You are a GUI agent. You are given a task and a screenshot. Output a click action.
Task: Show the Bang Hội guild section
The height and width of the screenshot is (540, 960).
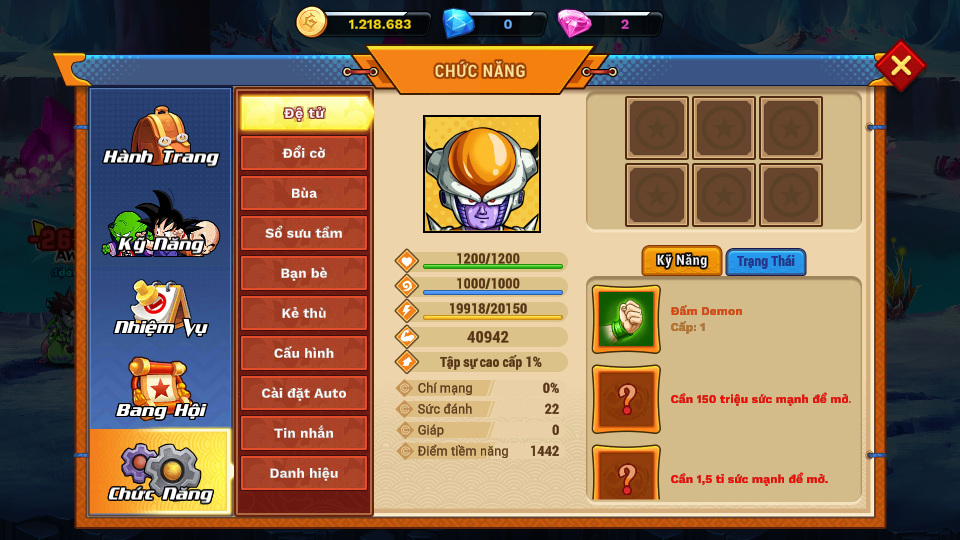tap(160, 390)
